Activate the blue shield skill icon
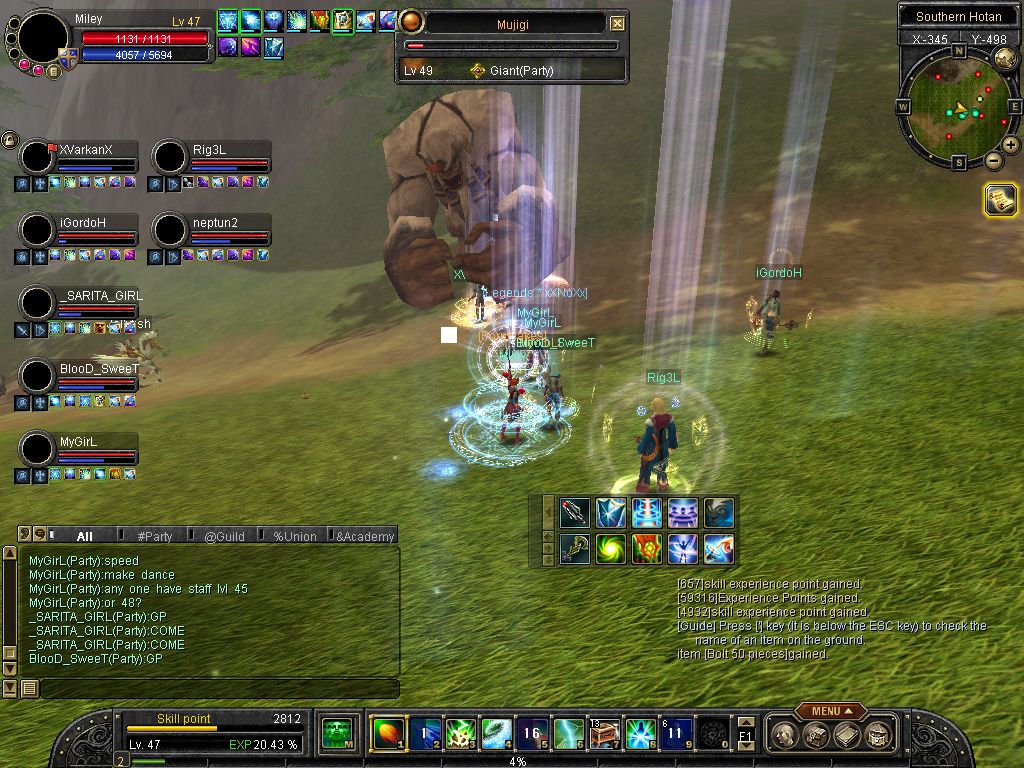The image size is (1024, 768). (x=611, y=513)
